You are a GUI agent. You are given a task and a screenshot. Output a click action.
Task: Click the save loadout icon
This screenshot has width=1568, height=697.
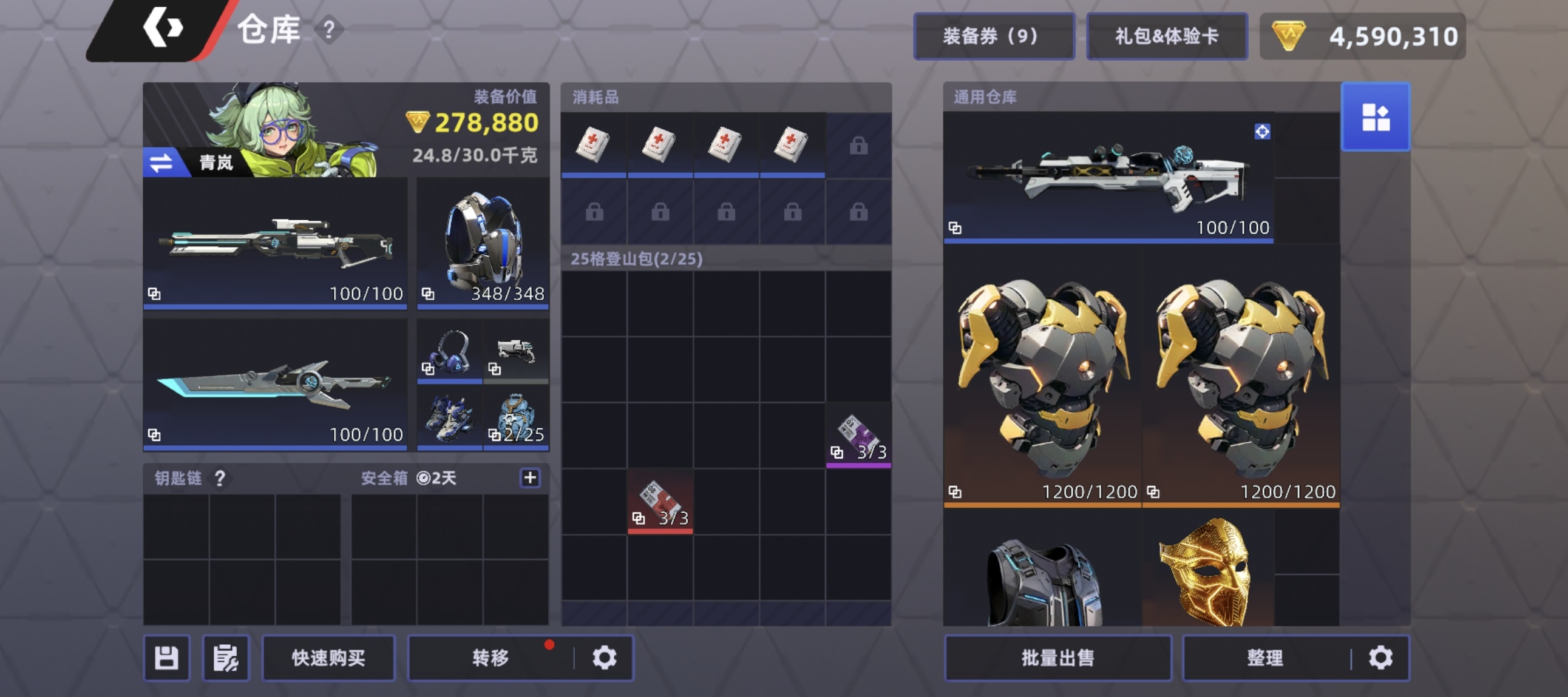coord(167,658)
